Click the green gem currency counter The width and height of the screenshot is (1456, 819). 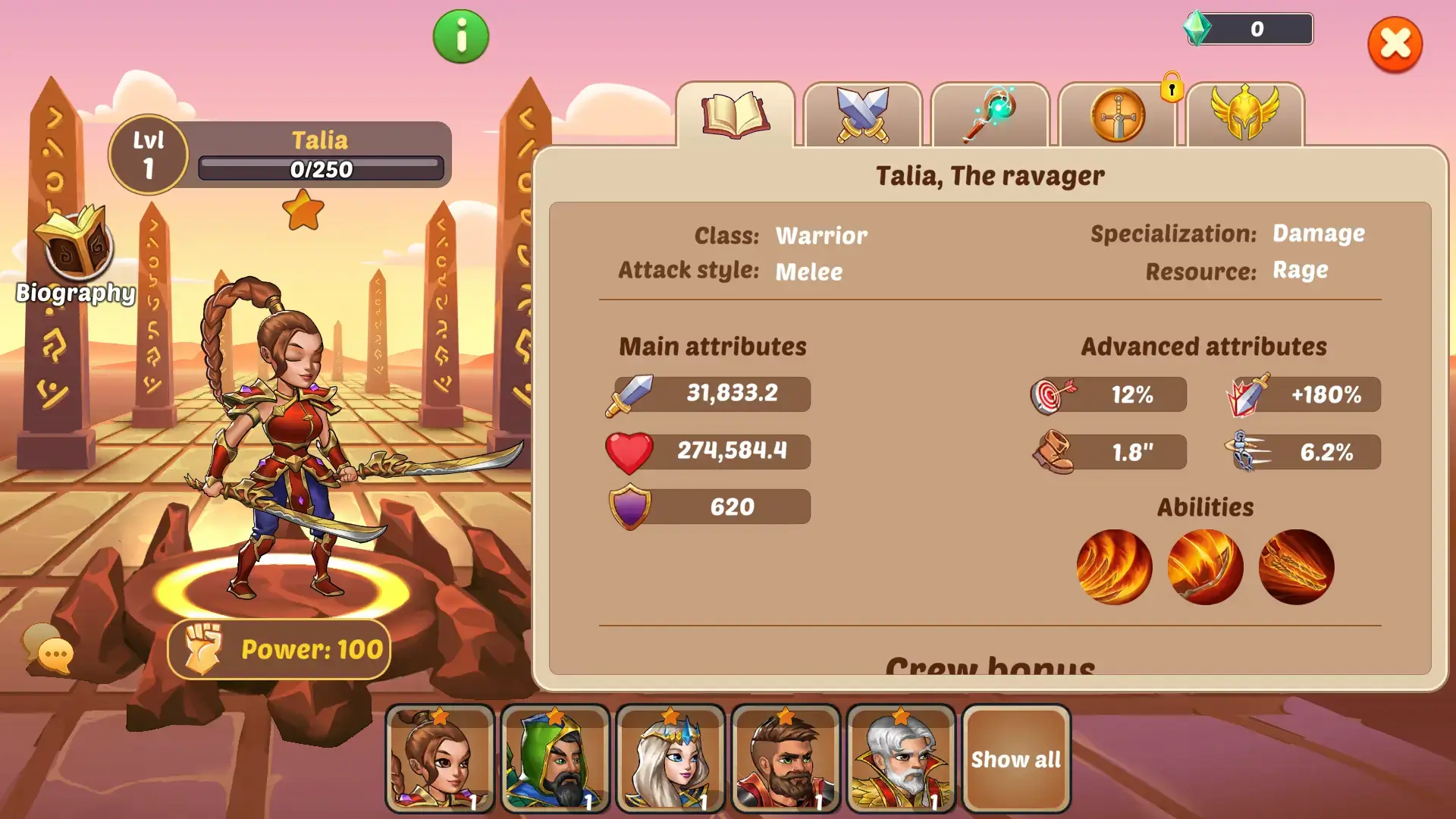(x=1248, y=29)
